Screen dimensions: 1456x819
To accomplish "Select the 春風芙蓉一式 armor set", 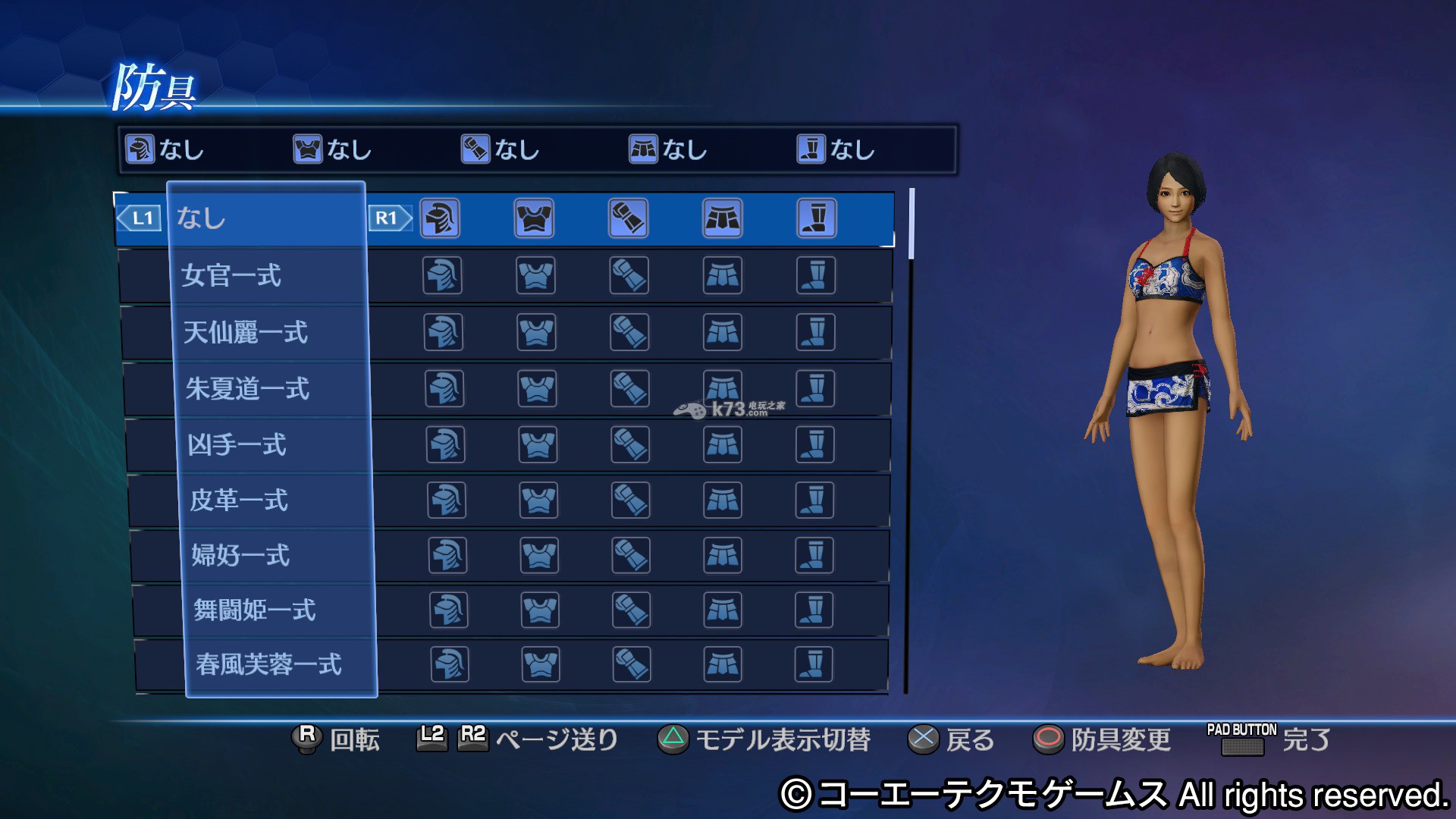I will click(x=282, y=665).
